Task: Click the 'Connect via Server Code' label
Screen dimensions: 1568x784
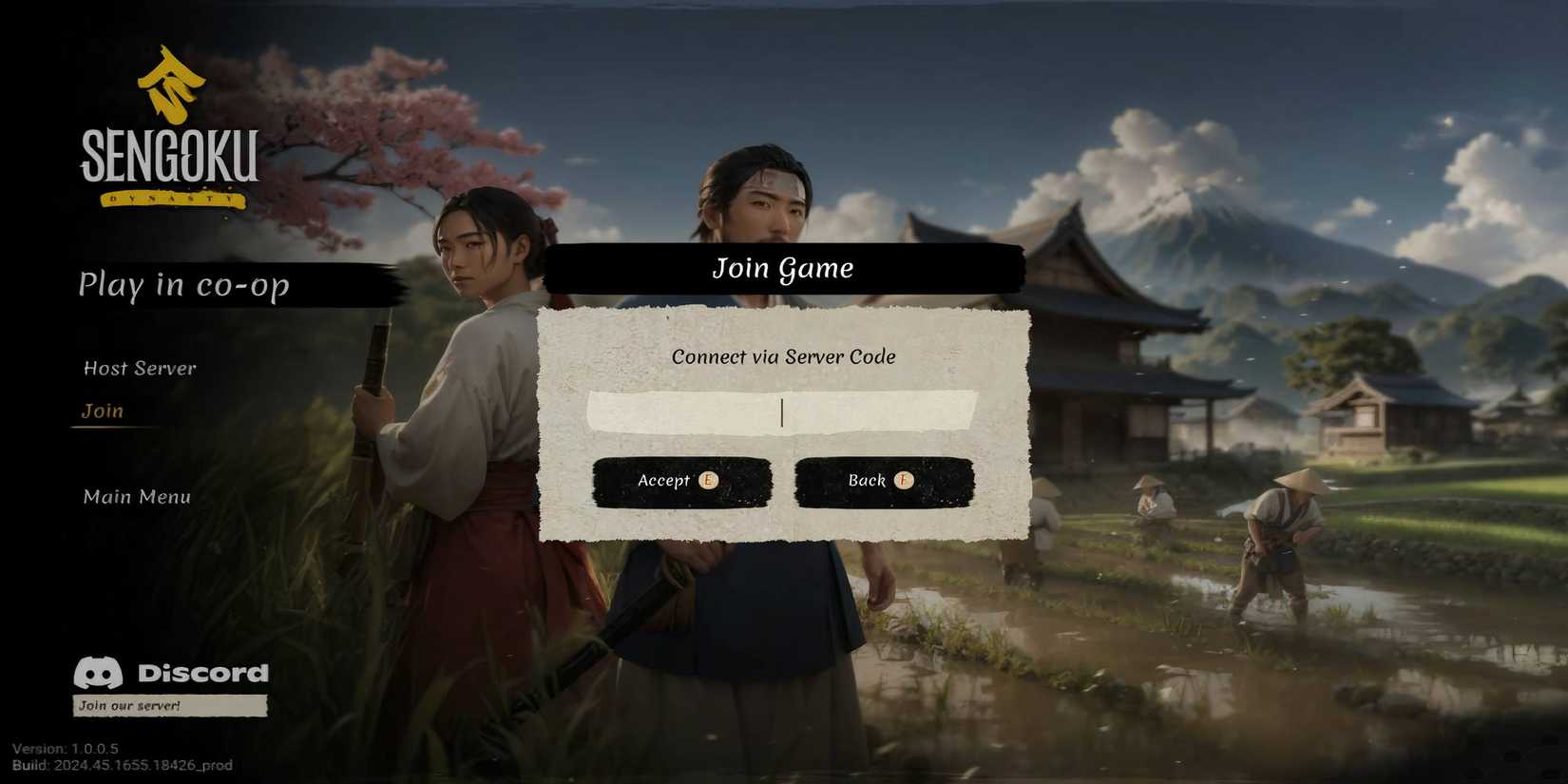Action: 783,357
